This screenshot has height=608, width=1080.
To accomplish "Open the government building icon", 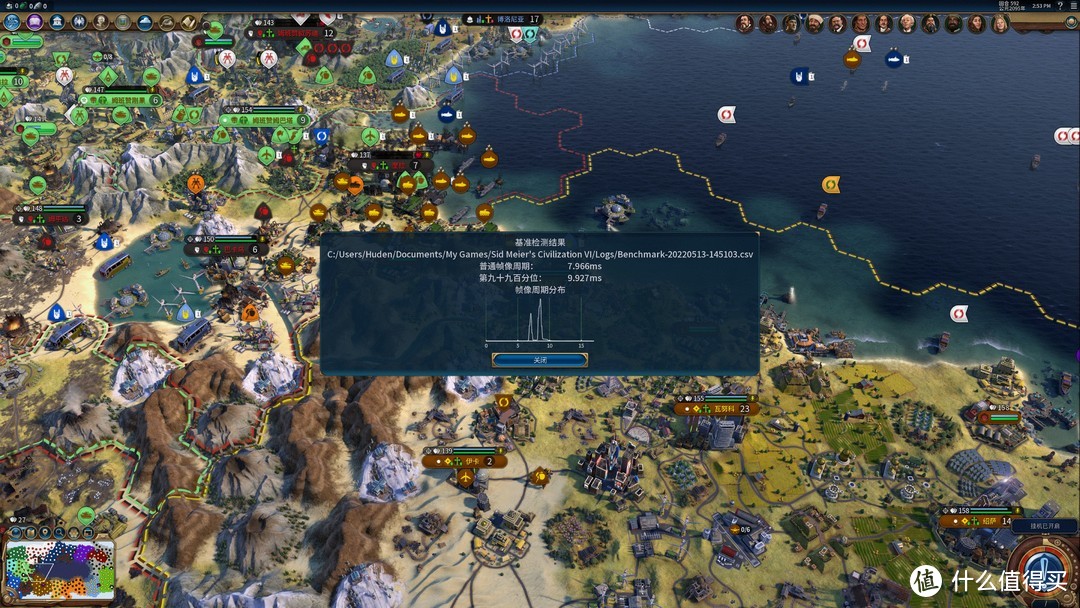I will coord(57,22).
